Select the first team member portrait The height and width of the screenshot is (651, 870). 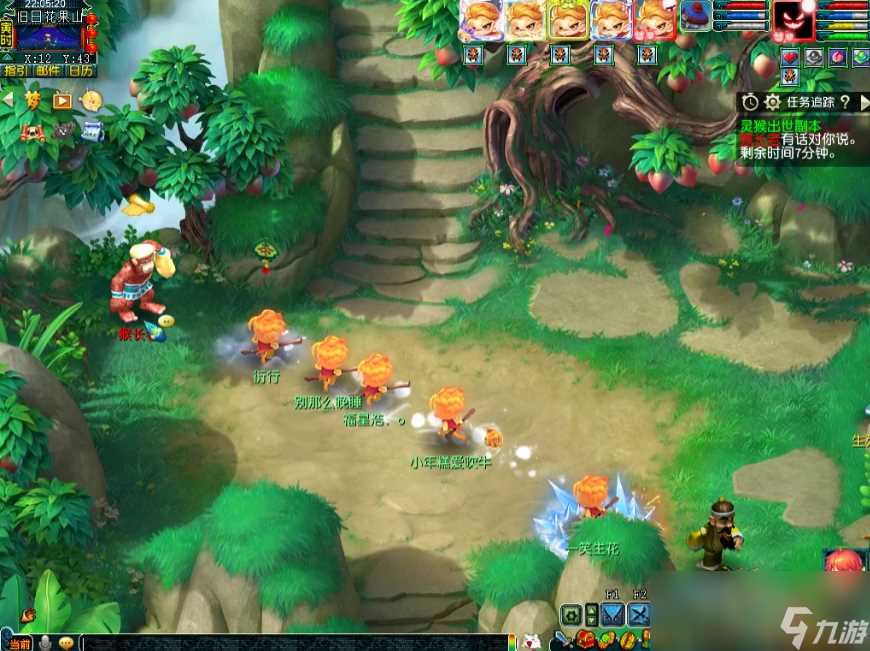click(479, 20)
